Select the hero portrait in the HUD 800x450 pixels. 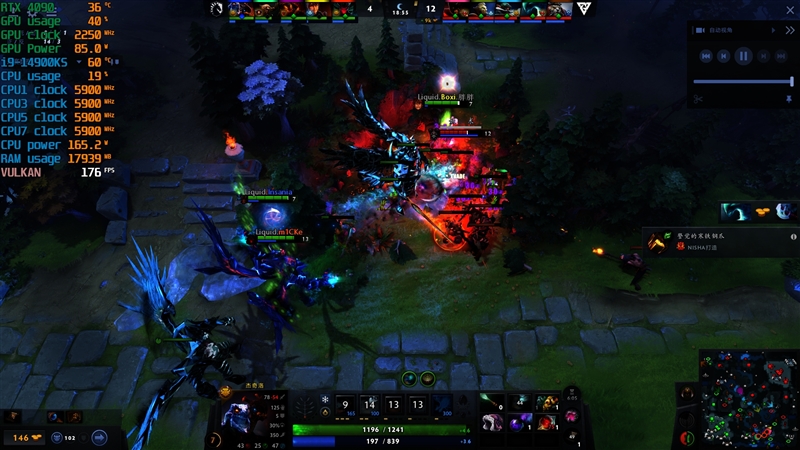pos(239,416)
